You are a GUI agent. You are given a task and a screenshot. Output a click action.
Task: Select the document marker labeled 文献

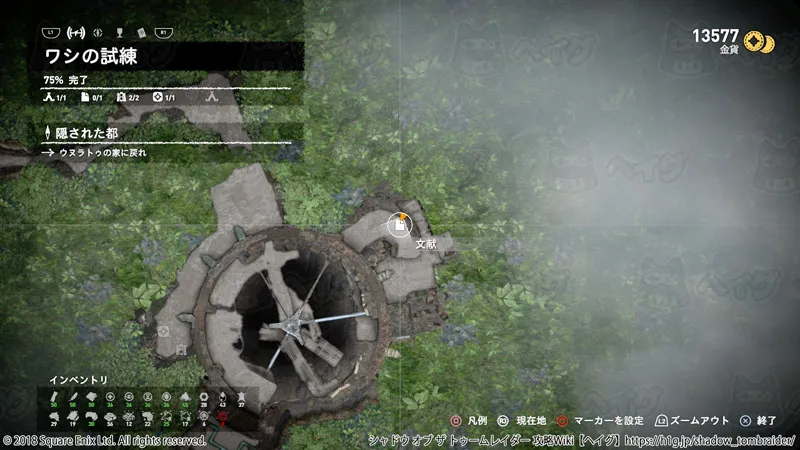click(399, 224)
